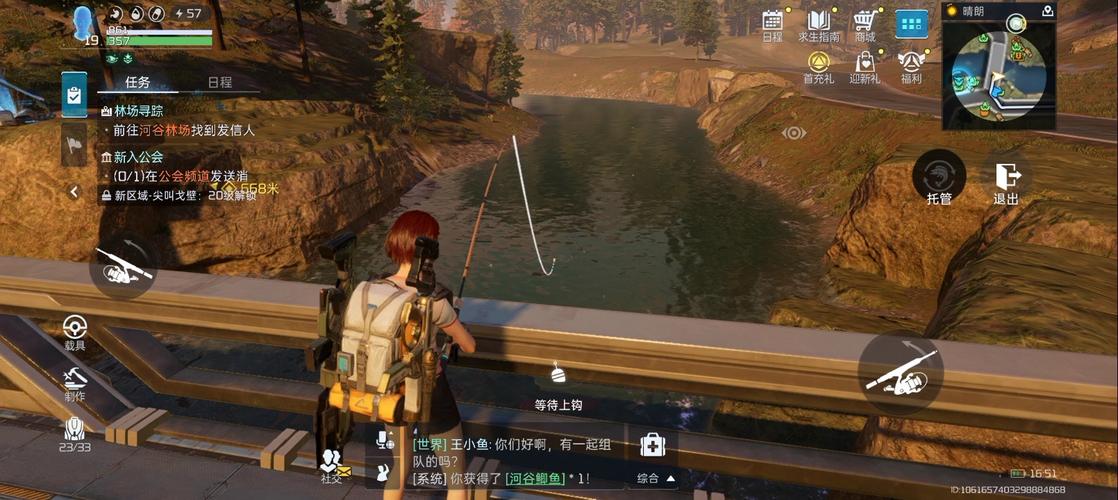The image size is (1118, 500).
Task: Click the 河谷鲫鱼 item link in chat
Action: (535, 479)
